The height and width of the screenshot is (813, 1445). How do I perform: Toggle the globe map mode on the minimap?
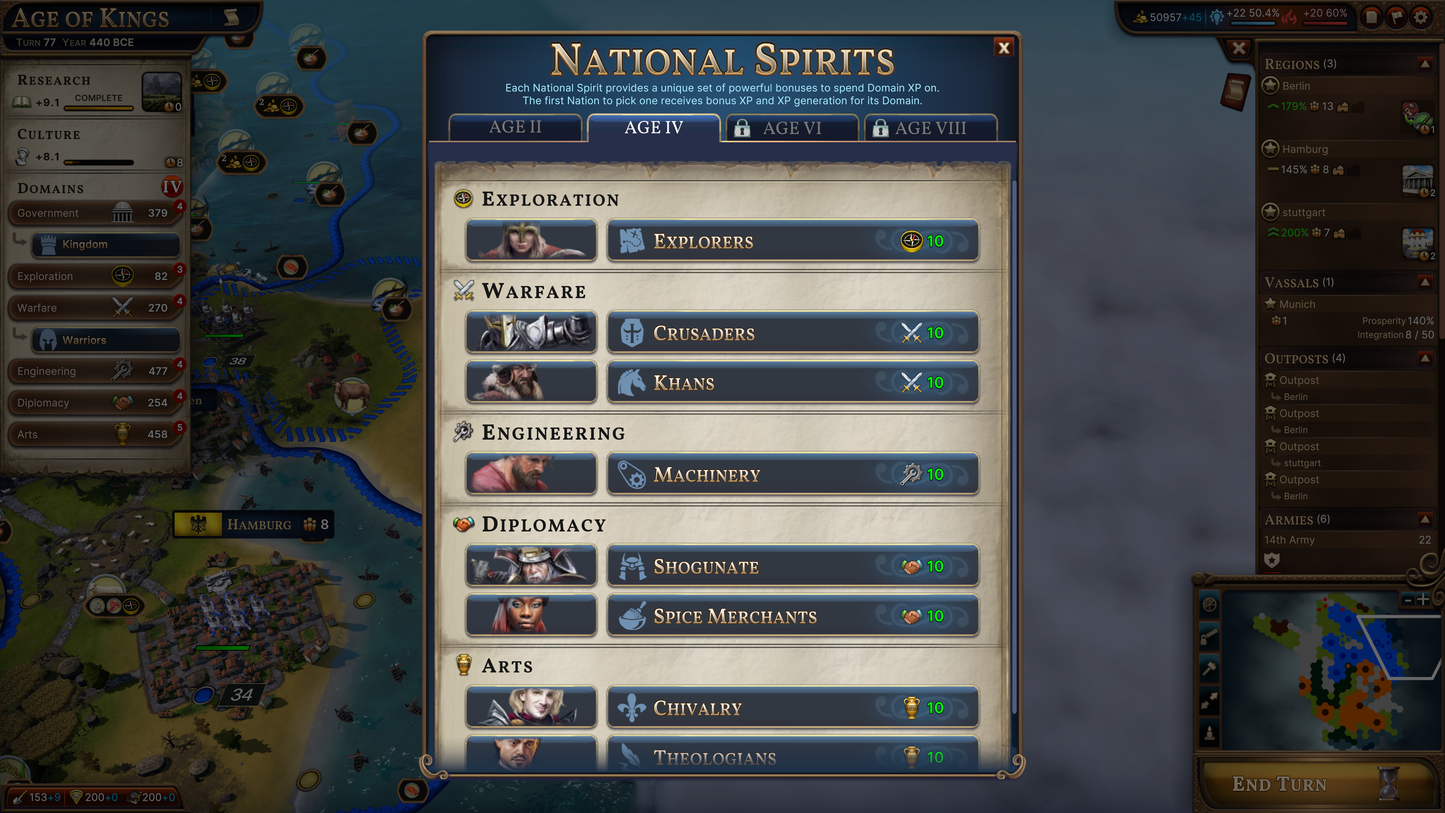[x=1209, y=605]
